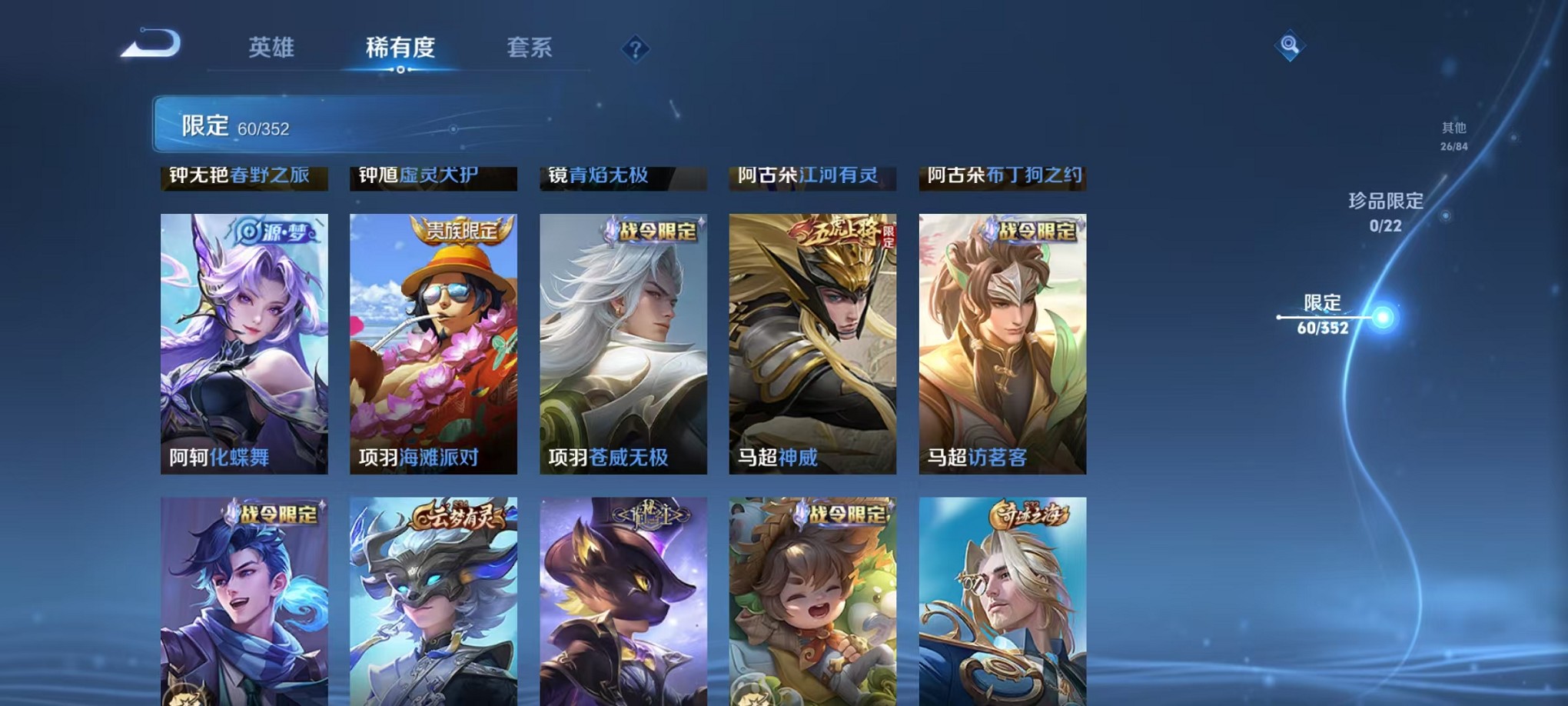Switch to the 英雄 tab
This screenshot has height=706, width=1568.
271,46
